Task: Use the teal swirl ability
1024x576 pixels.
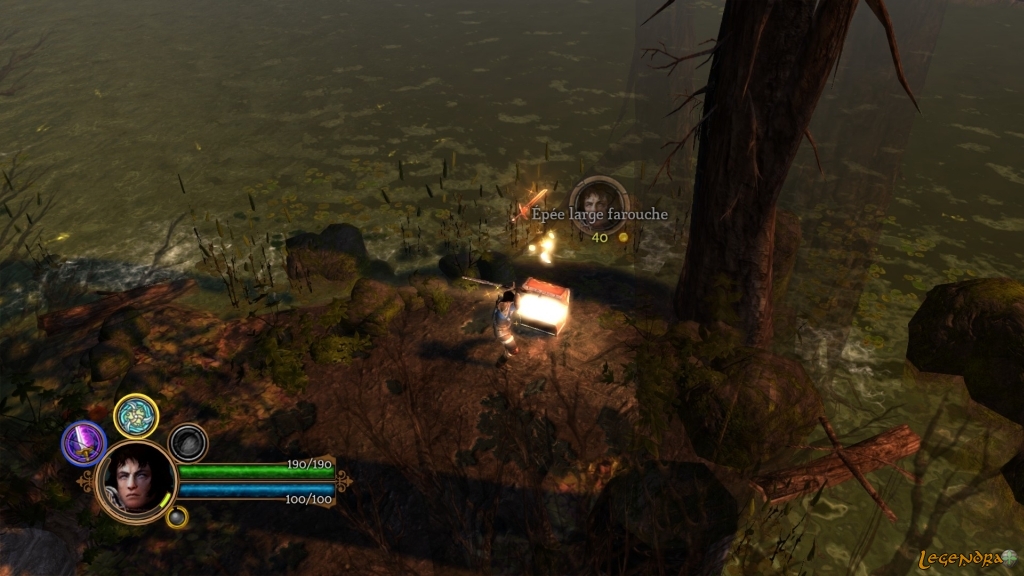Action: click(136, 416)
